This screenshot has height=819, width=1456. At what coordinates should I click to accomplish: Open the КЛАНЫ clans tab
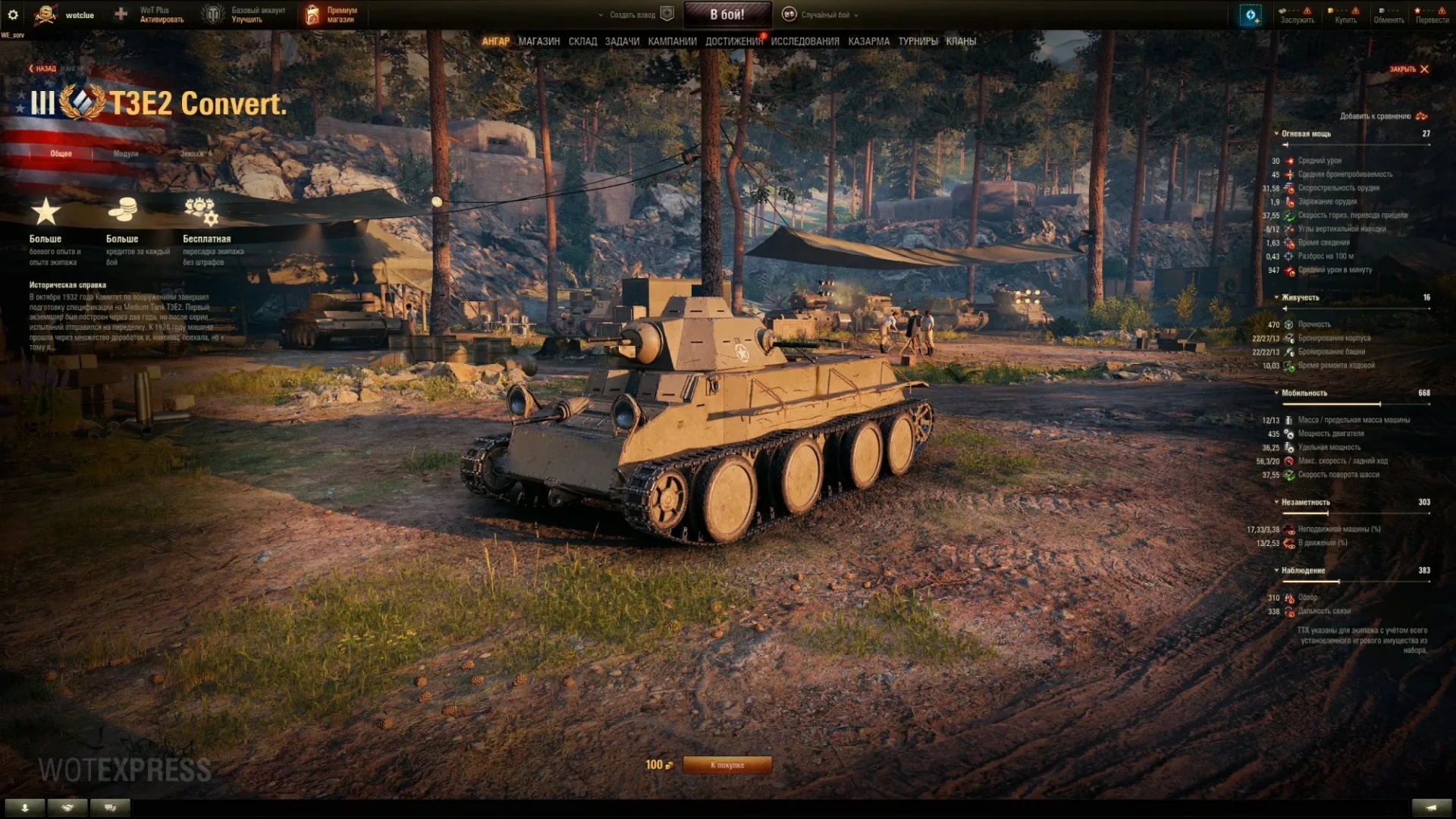961,42
